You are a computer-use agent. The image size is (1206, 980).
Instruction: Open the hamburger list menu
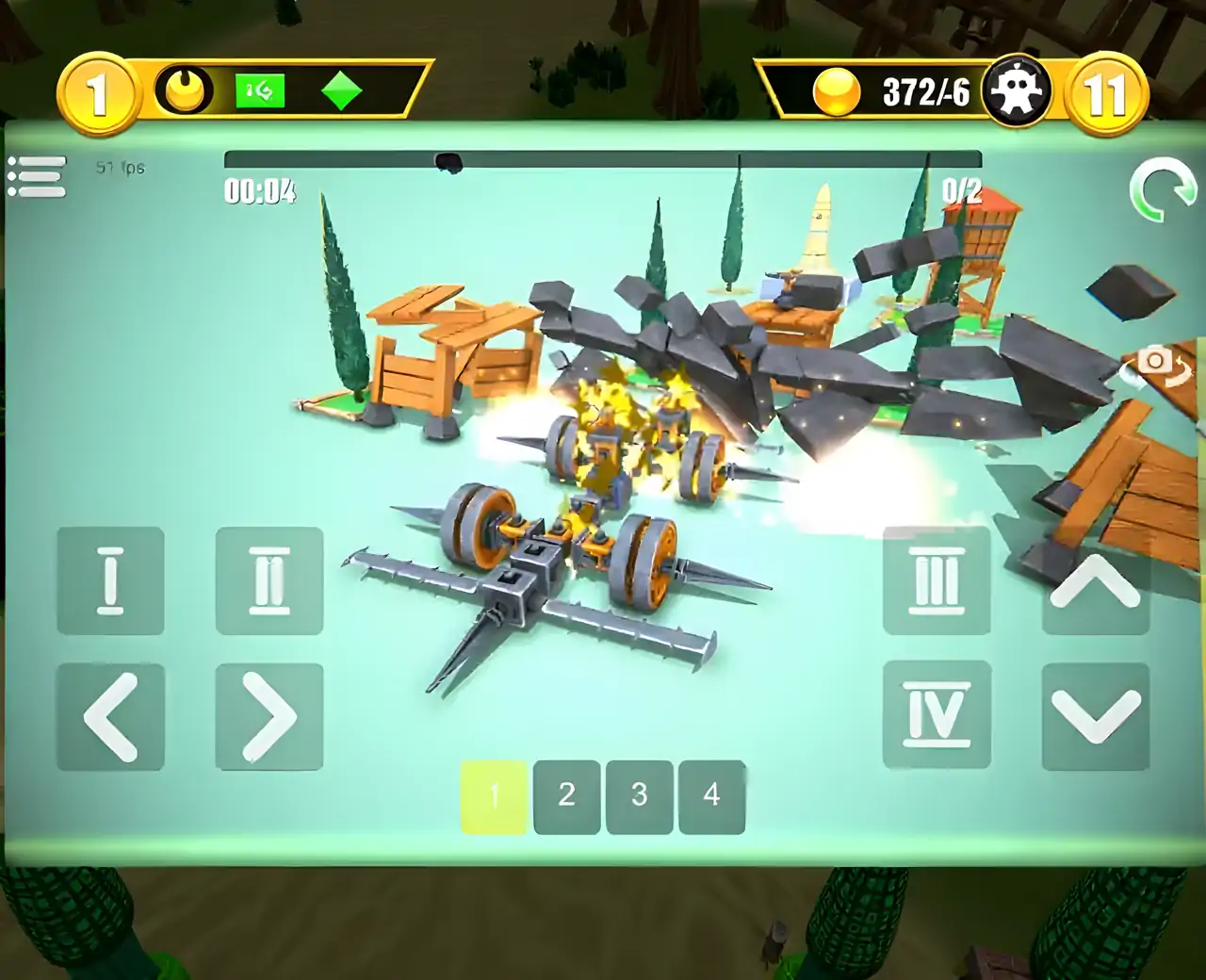37,177
